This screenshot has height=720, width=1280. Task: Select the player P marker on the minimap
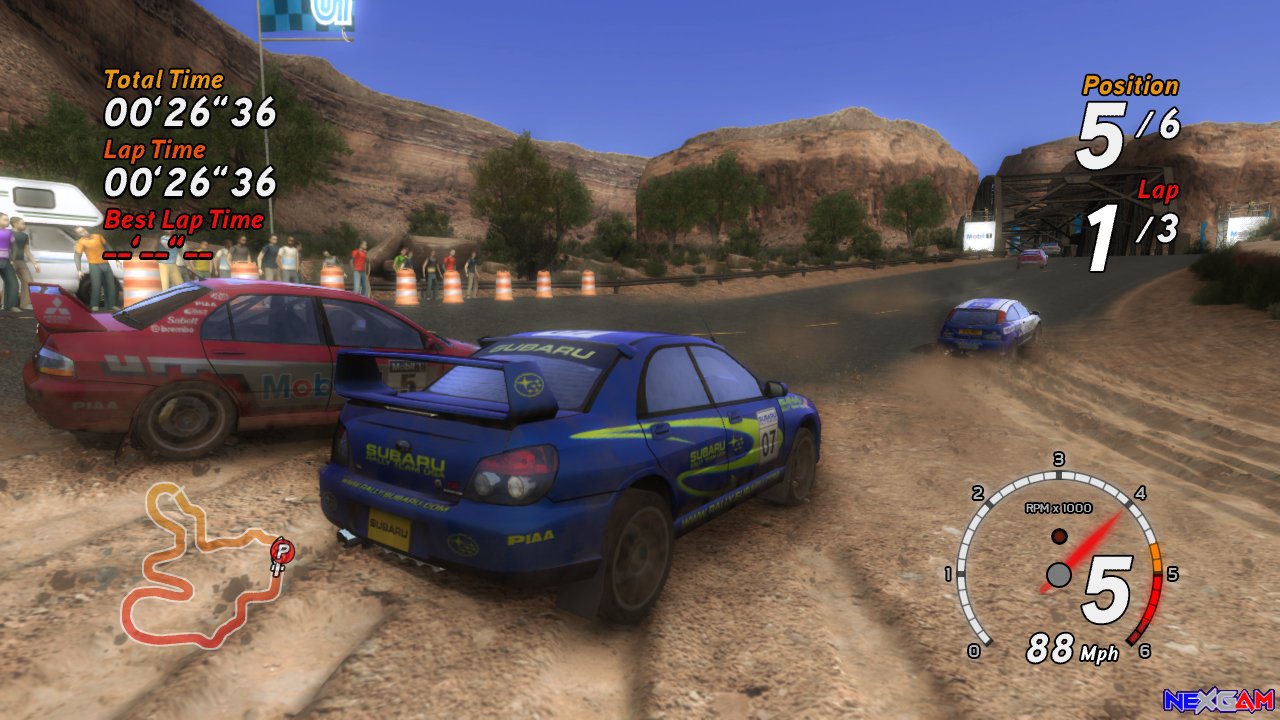point(283,549)
